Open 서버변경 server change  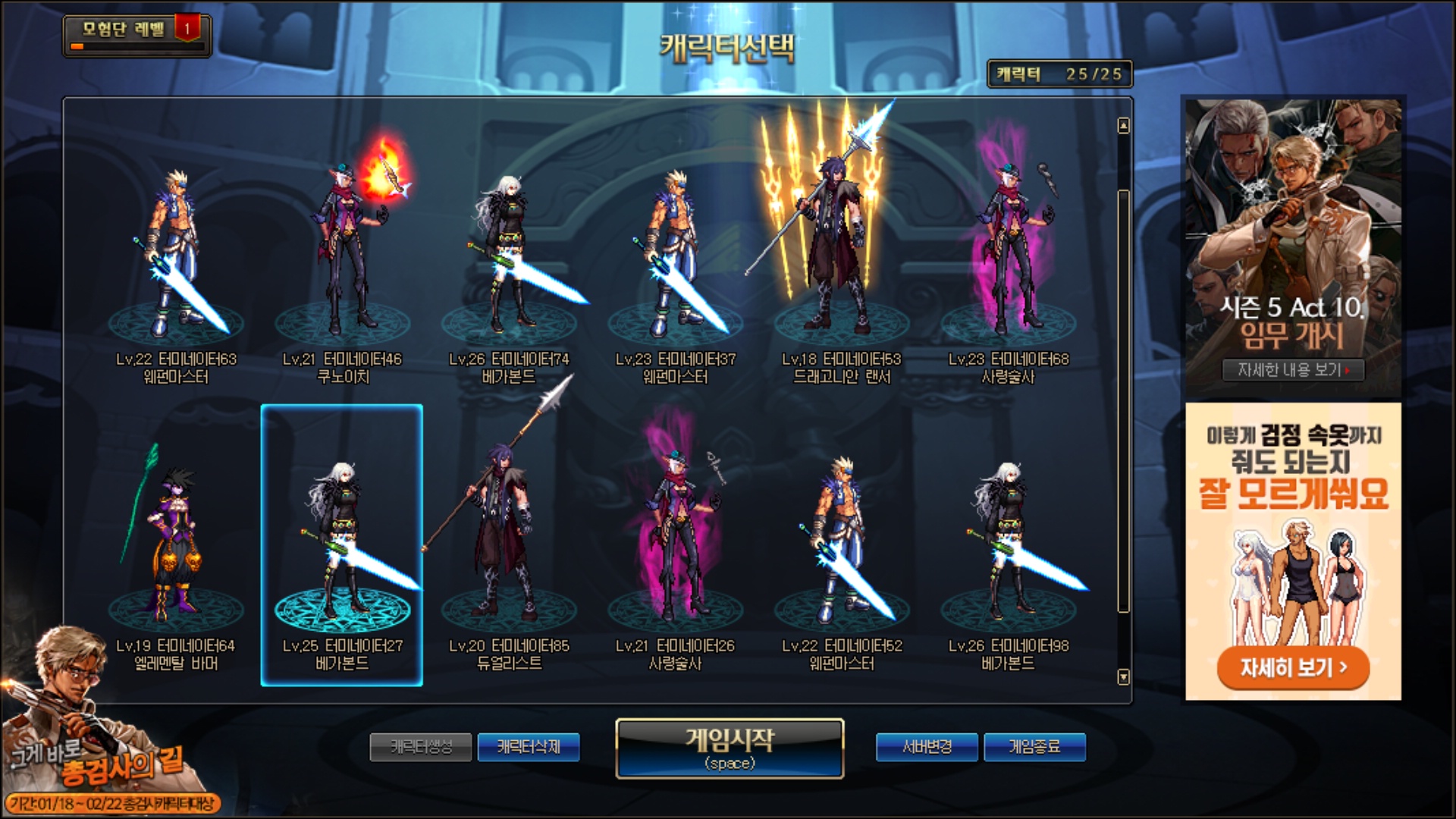(927, 747)
